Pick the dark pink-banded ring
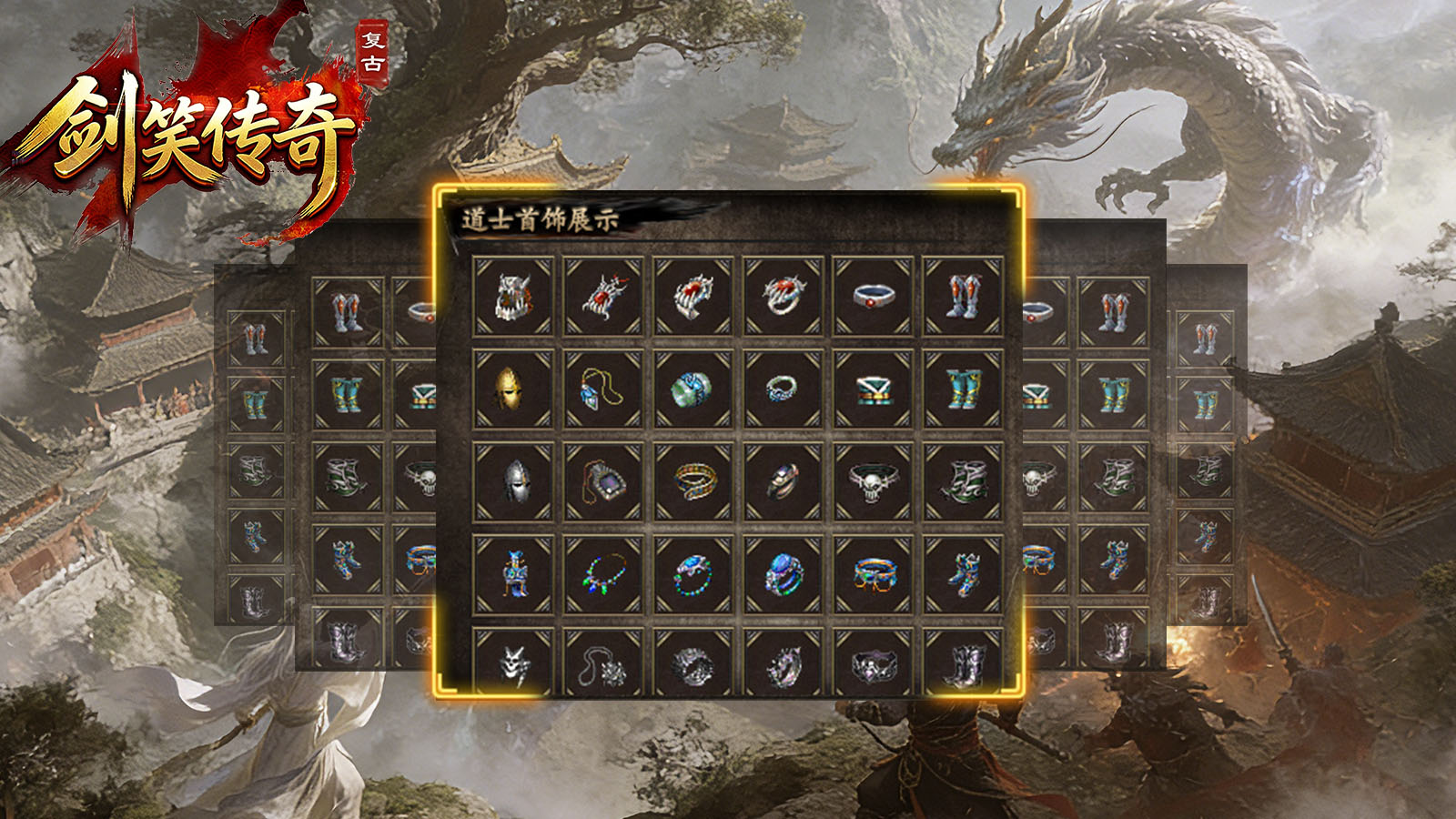The width and height of the screenshot is (1456, 819). tap(783, 482)
